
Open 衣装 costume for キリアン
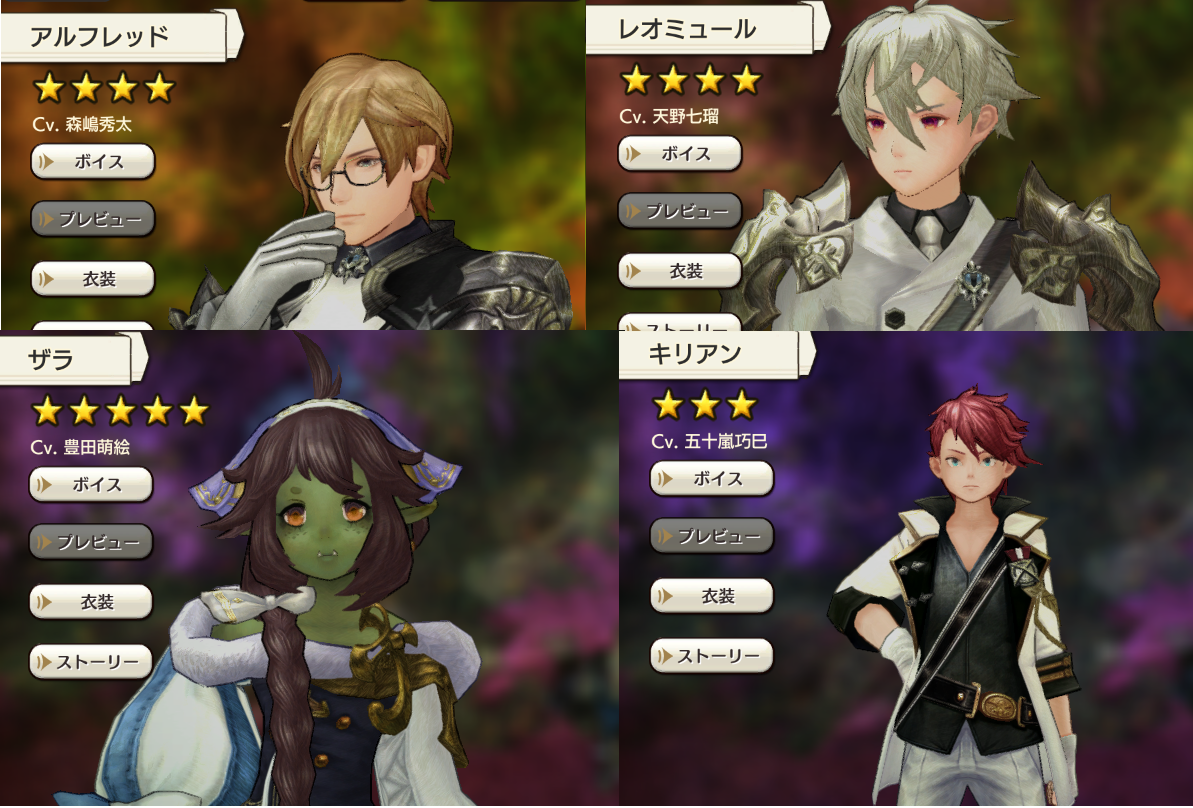tap(712, 596)
